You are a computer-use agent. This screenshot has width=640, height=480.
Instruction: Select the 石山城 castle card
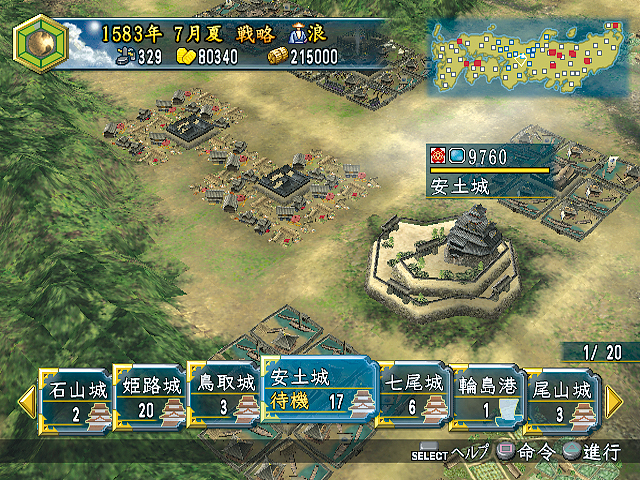pyautogui.click(x=78, y=398)
